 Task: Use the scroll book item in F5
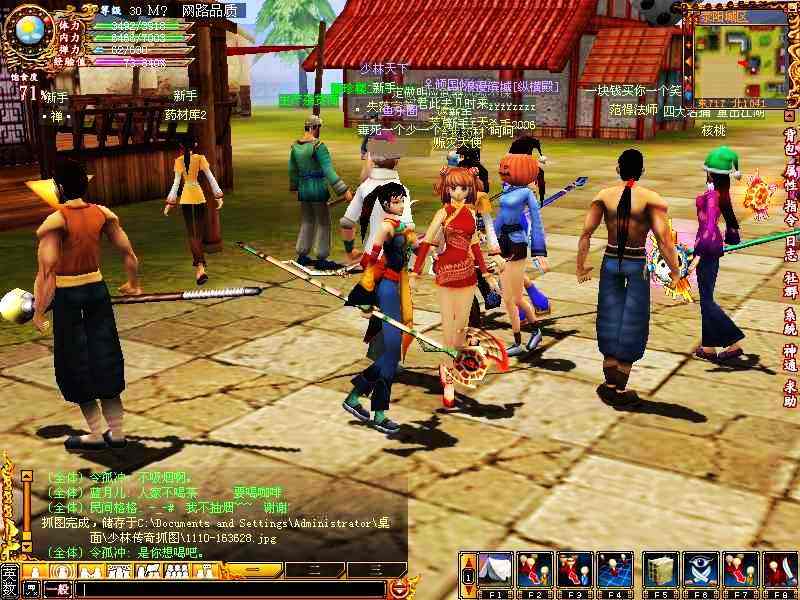coord(660,570)
